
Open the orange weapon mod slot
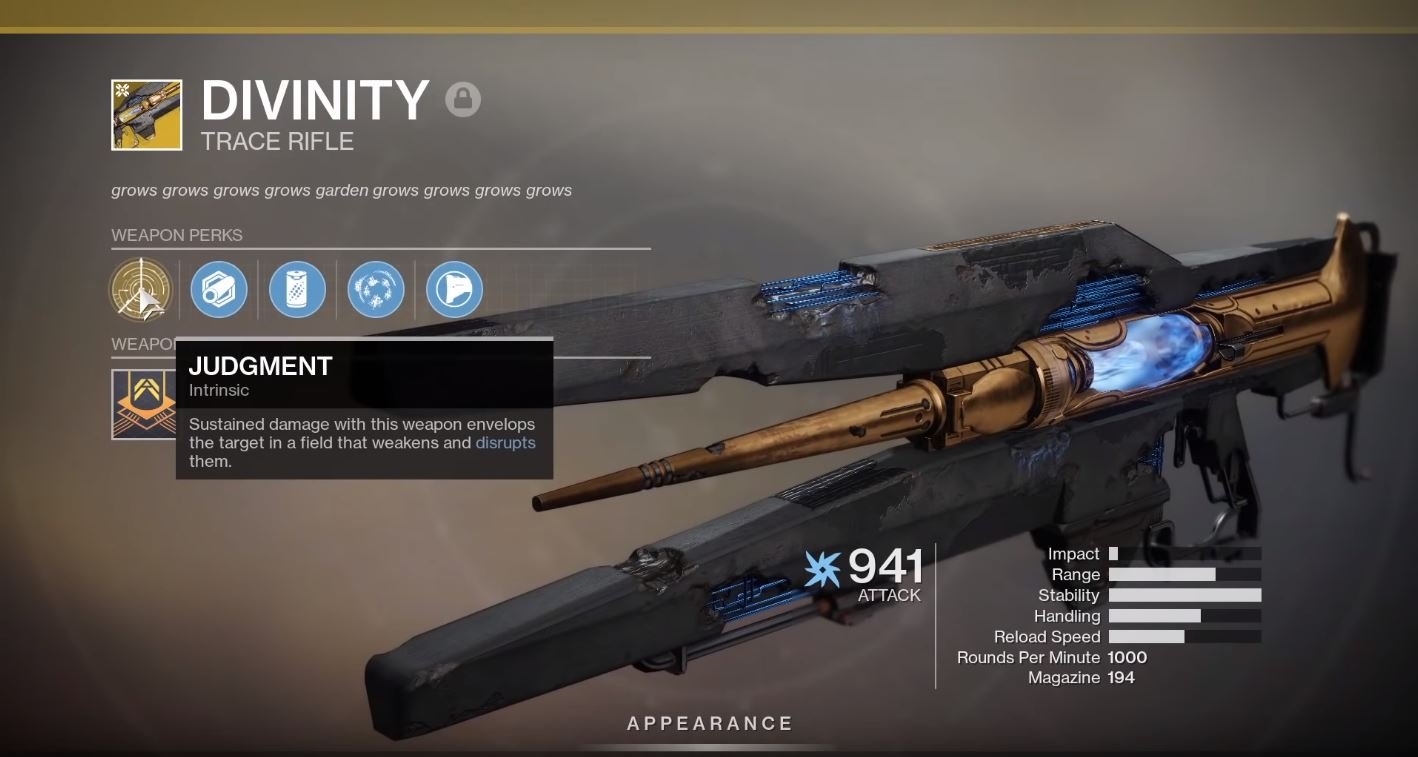point(144,404)
